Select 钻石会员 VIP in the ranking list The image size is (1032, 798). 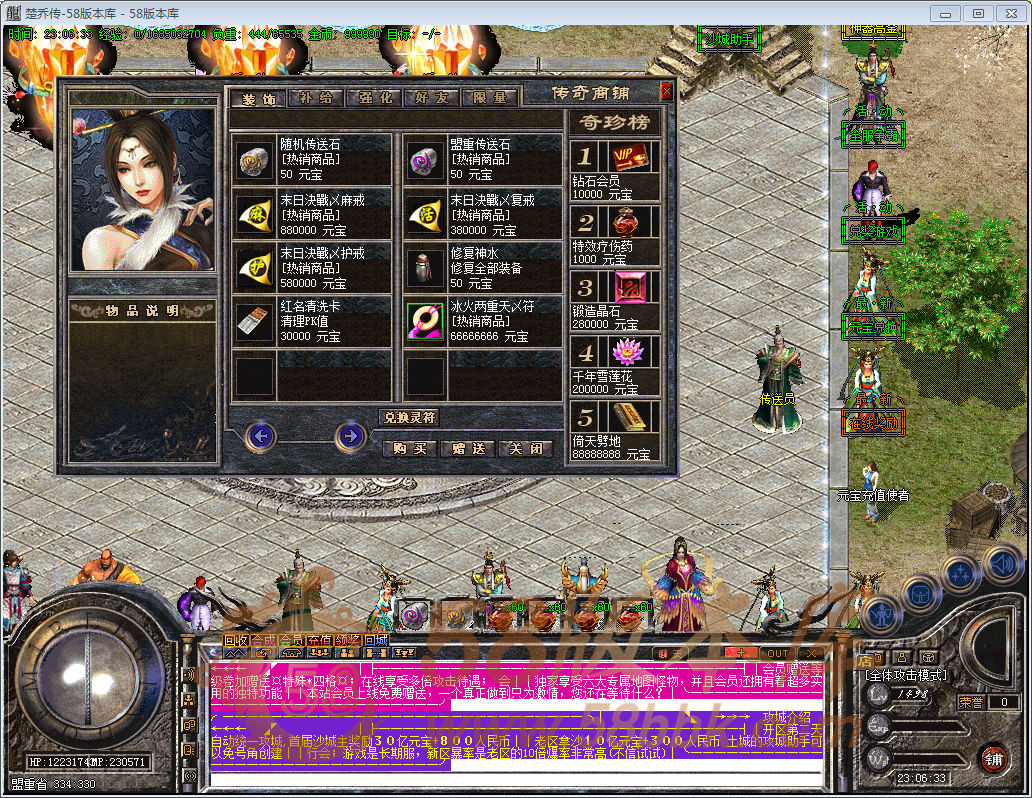615,170
